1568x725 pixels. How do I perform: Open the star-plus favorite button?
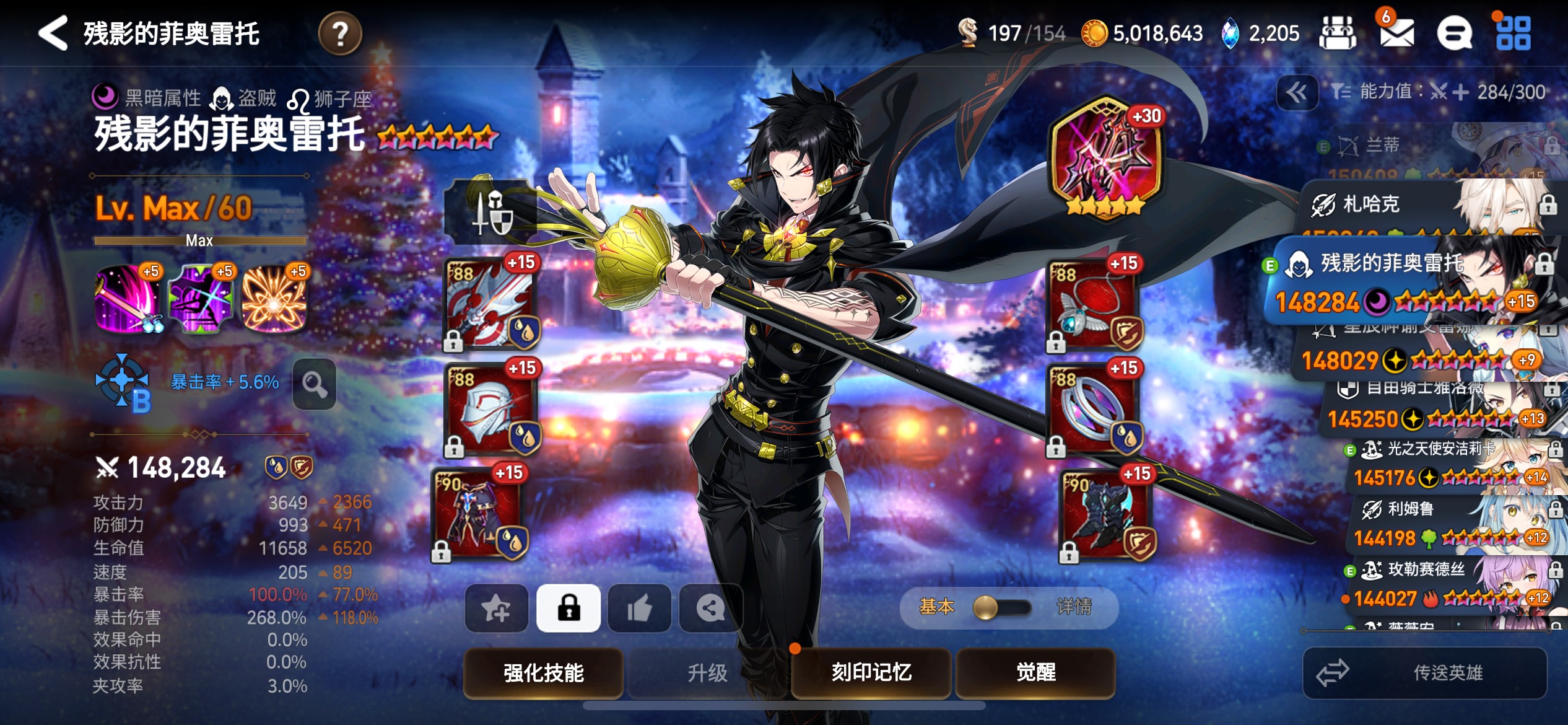tap(497, 608)
